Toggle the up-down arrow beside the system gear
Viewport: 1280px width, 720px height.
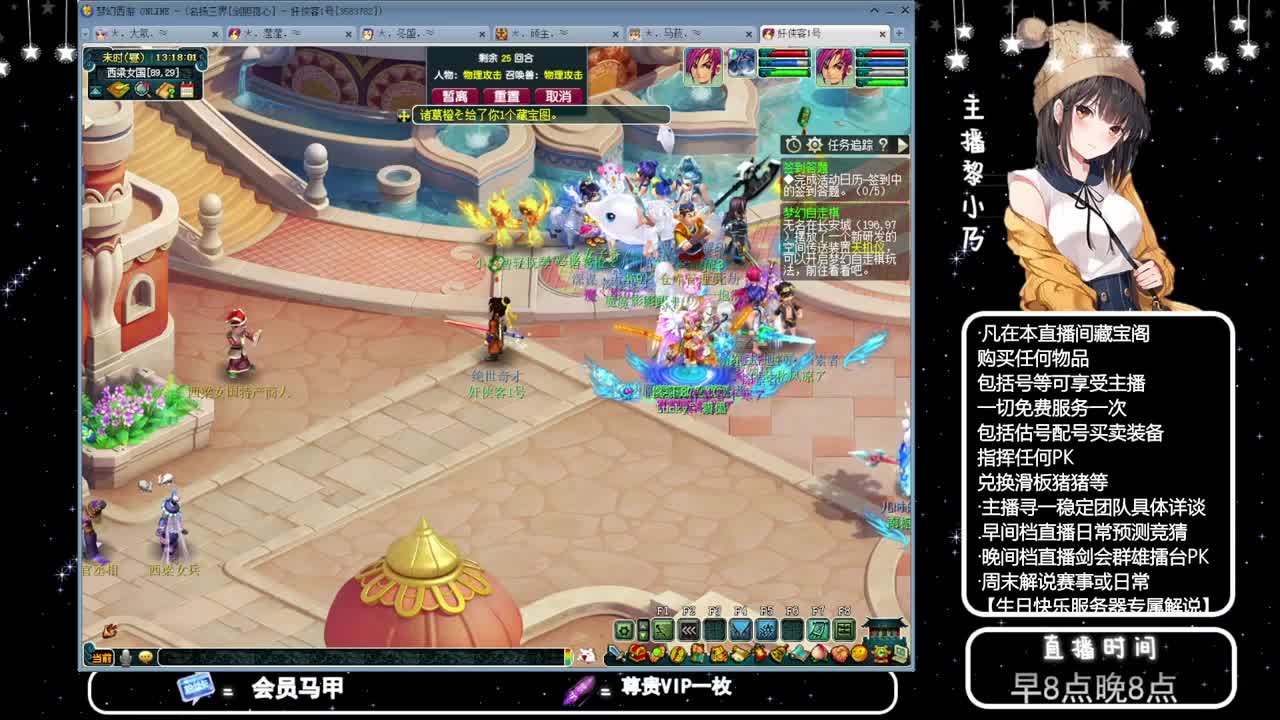[644, 631]
